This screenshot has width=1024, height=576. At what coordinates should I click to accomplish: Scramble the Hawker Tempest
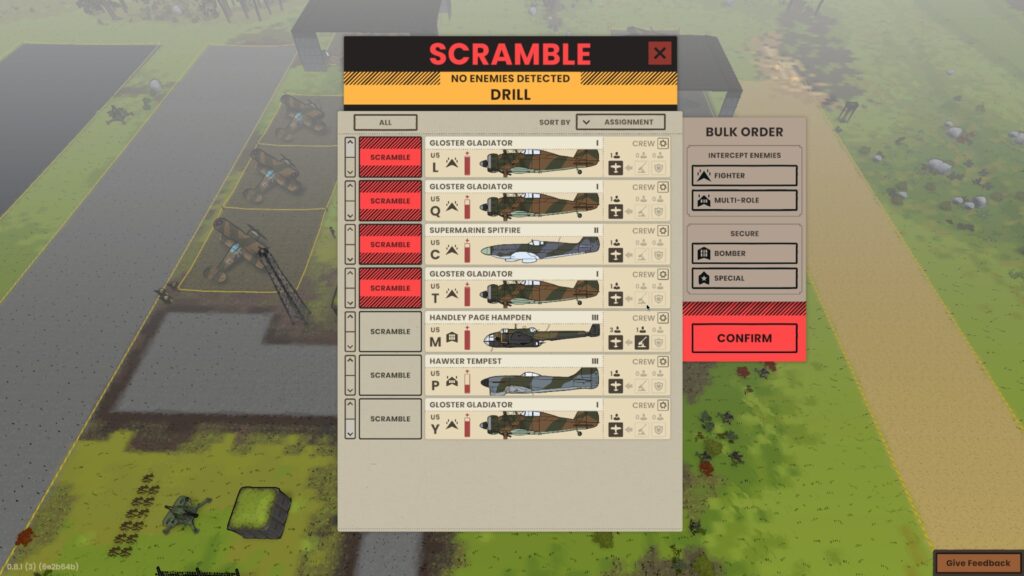click(x=390, y=375)
